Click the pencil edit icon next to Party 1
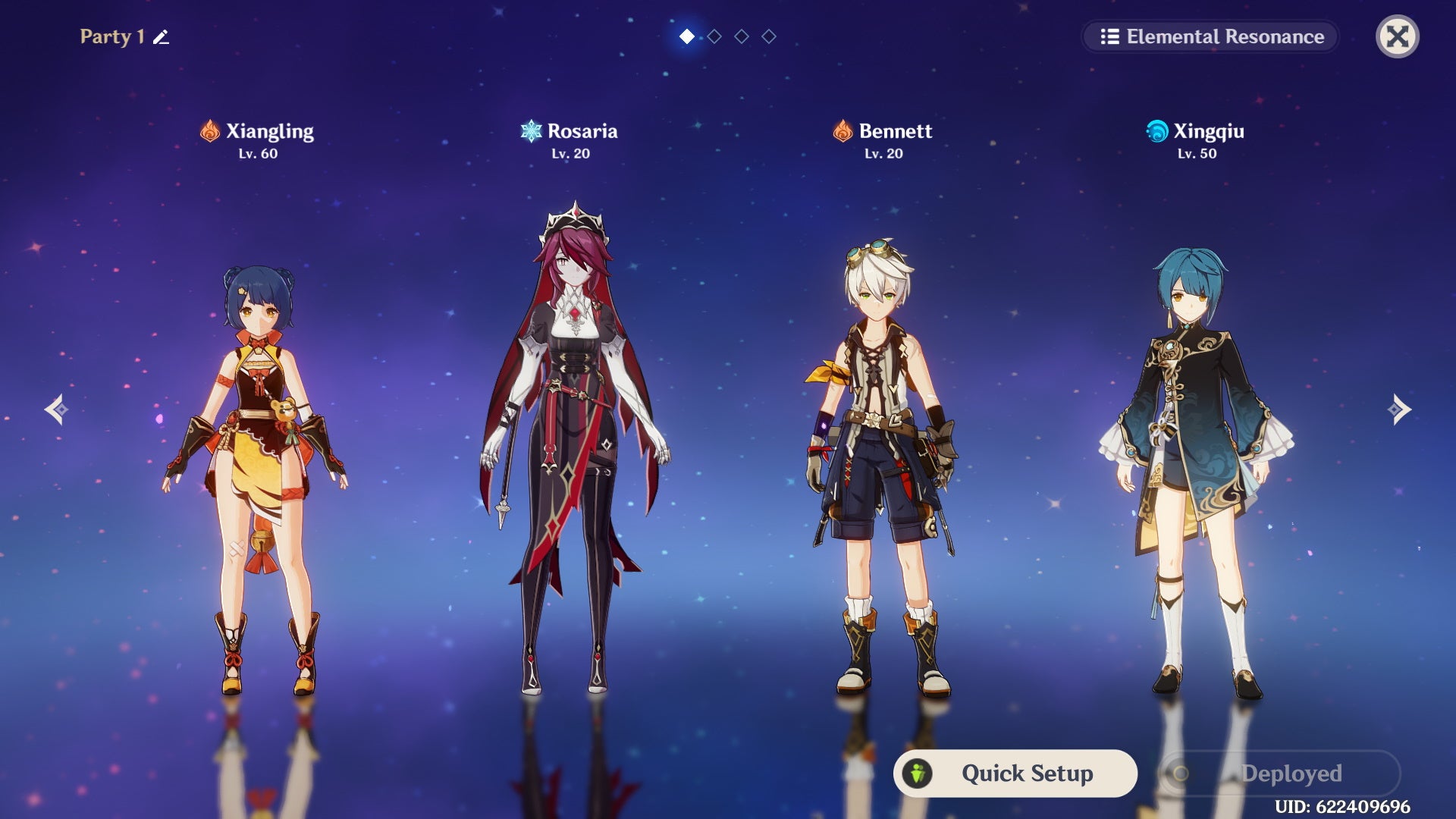The width and height of the screenshot is (1456, 819). click(x=161, y=36)
